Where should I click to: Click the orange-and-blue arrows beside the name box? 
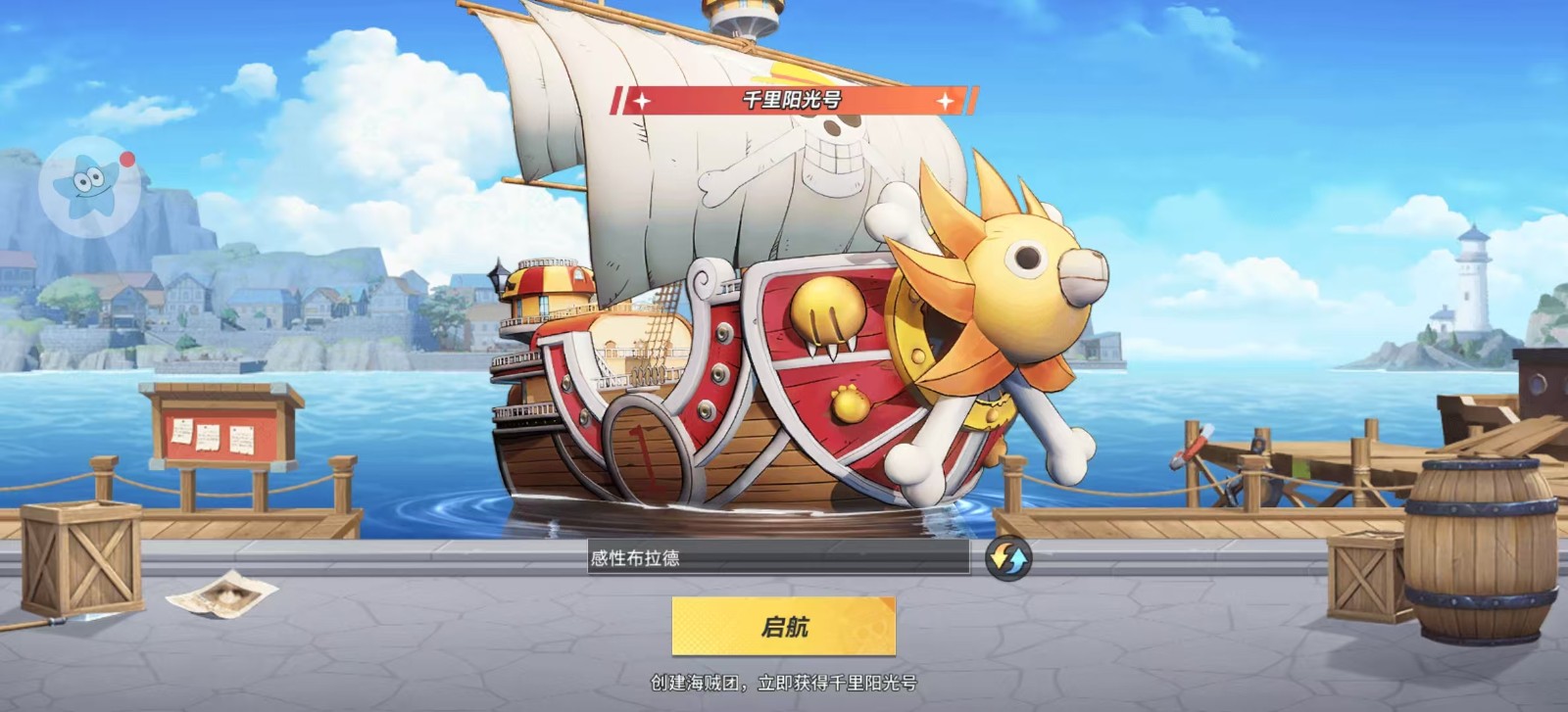1006,558
